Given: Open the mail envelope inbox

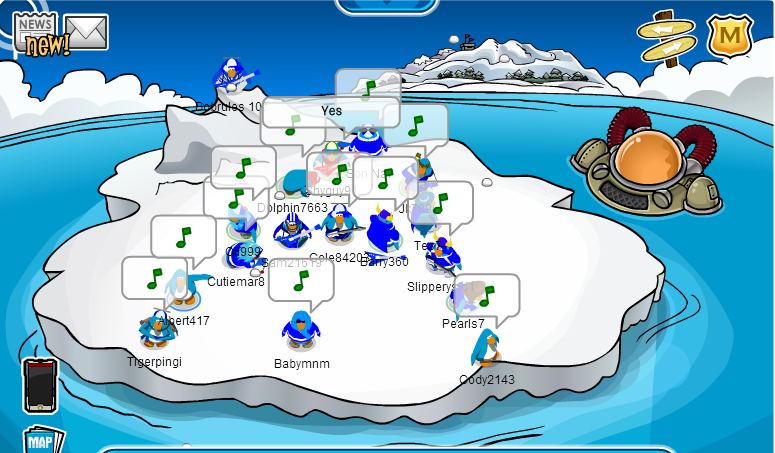Looking at the screenshot, I should (86, 32).
